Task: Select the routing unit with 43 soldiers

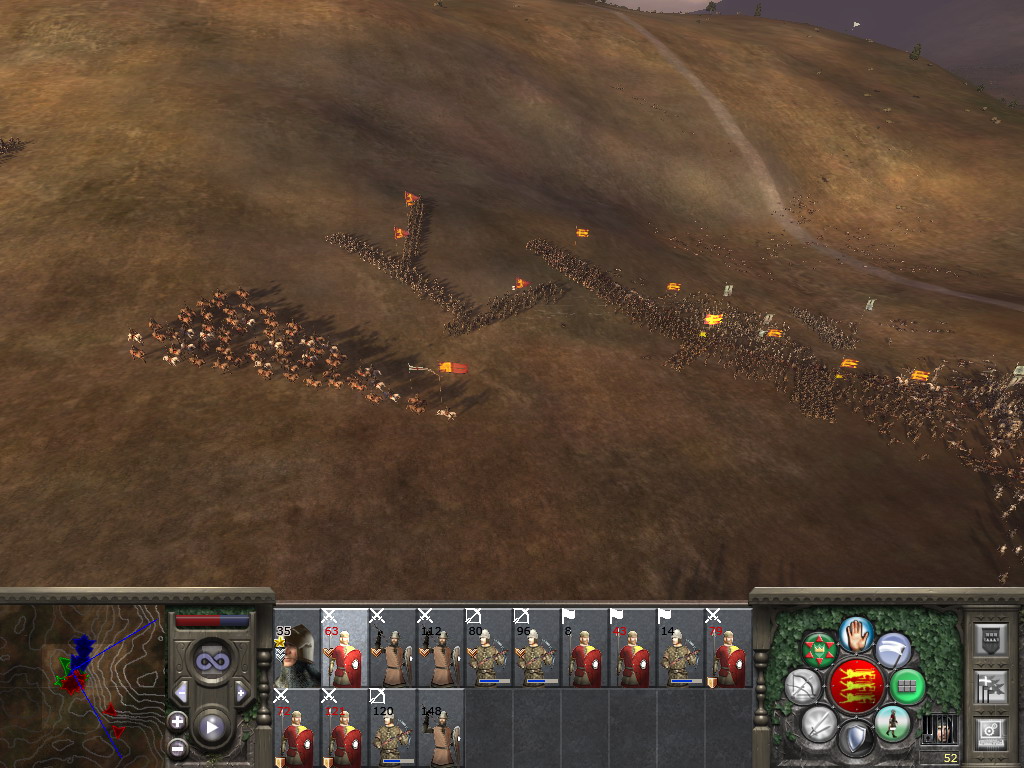Action: click(x=632, y=648)
